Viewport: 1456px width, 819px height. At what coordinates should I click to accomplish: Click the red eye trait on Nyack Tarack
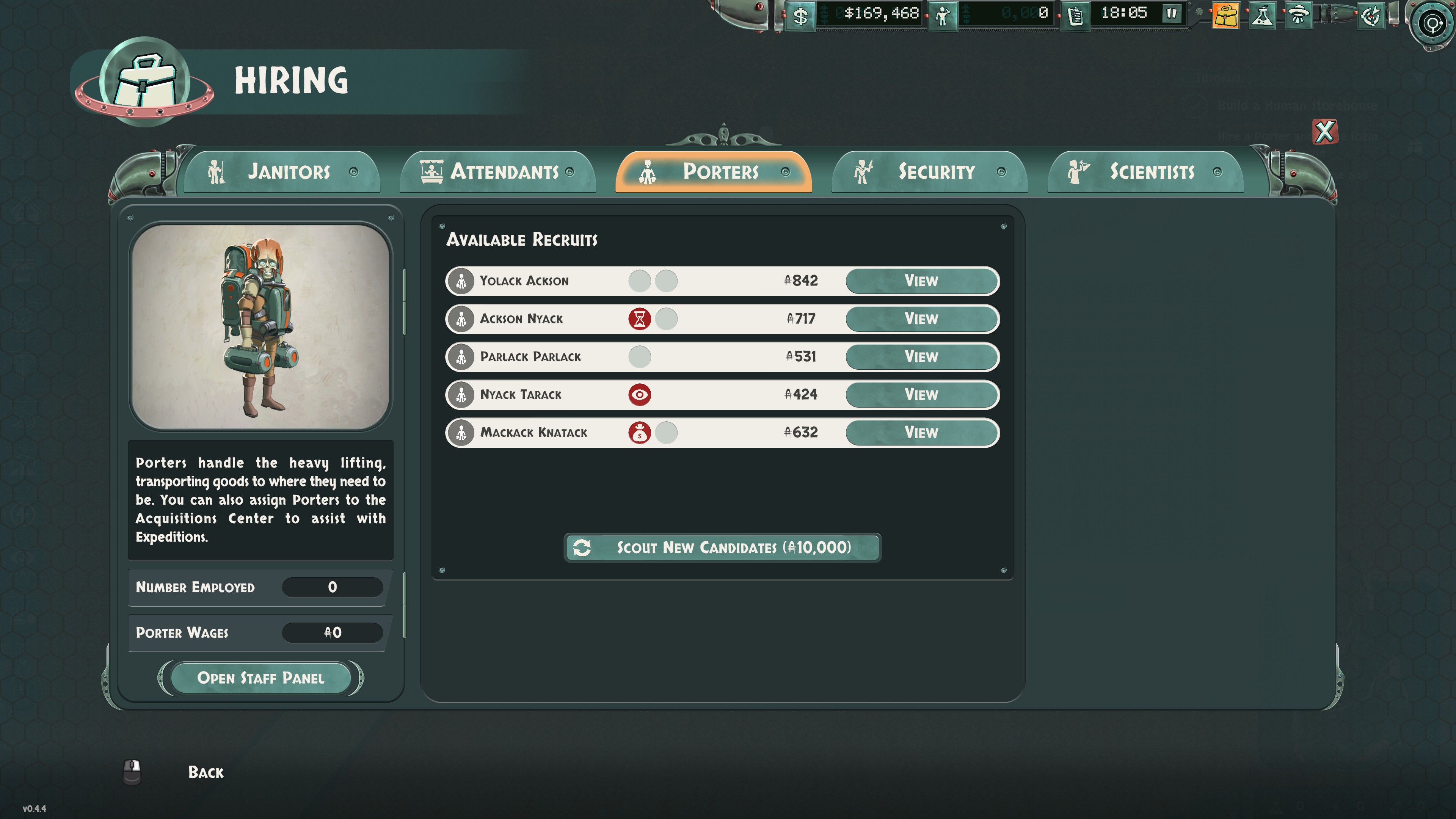click(639, 394)
